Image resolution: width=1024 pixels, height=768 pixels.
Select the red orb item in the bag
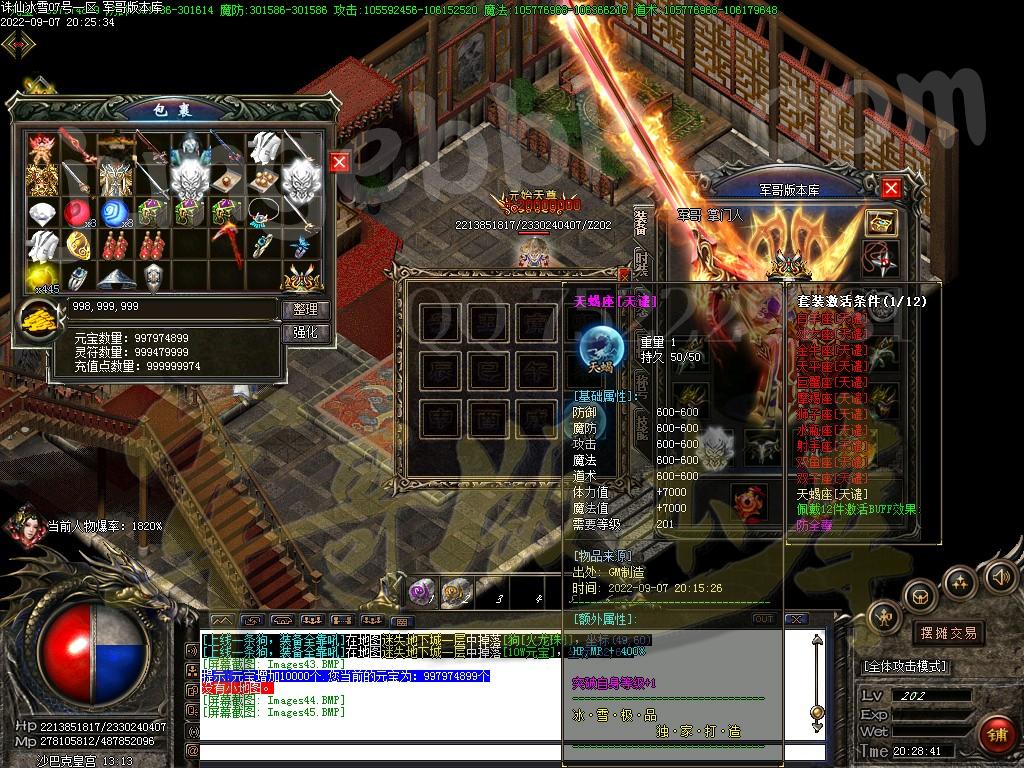point(77,212)
